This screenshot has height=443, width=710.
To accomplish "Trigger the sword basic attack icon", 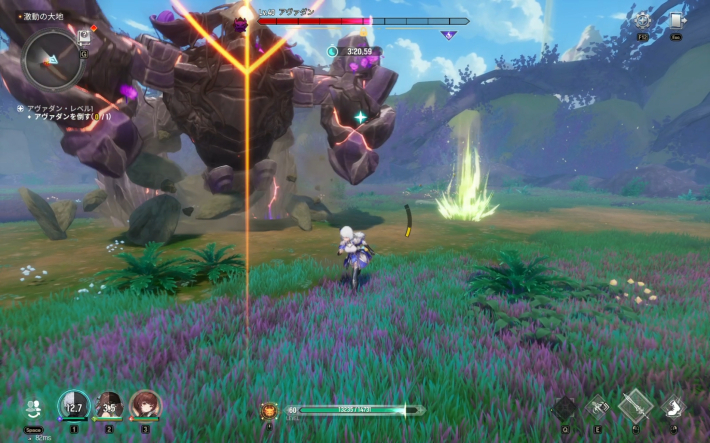I will (x=636, y=405).
